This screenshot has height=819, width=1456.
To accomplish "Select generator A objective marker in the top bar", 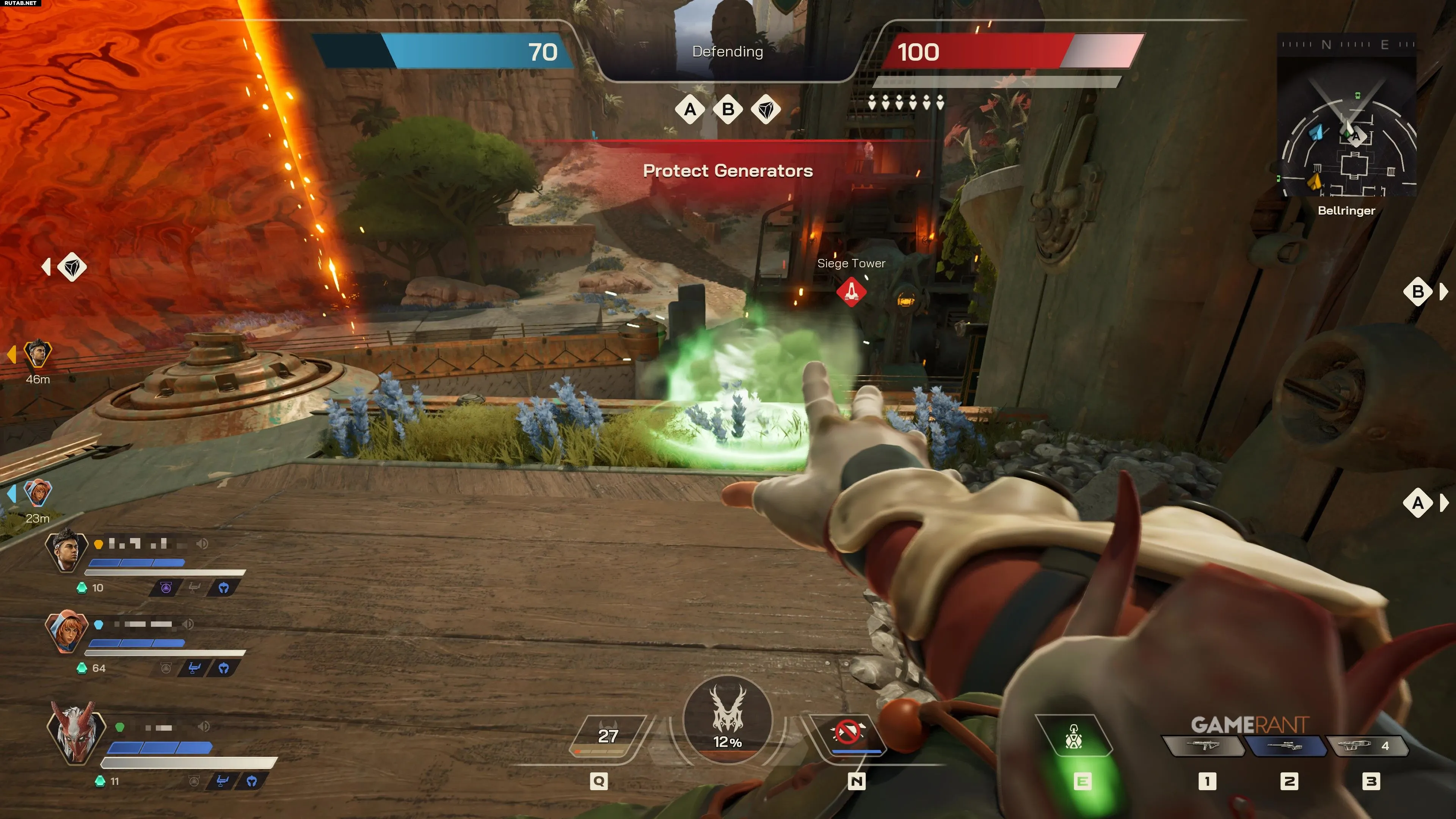I will coord(690,109).
